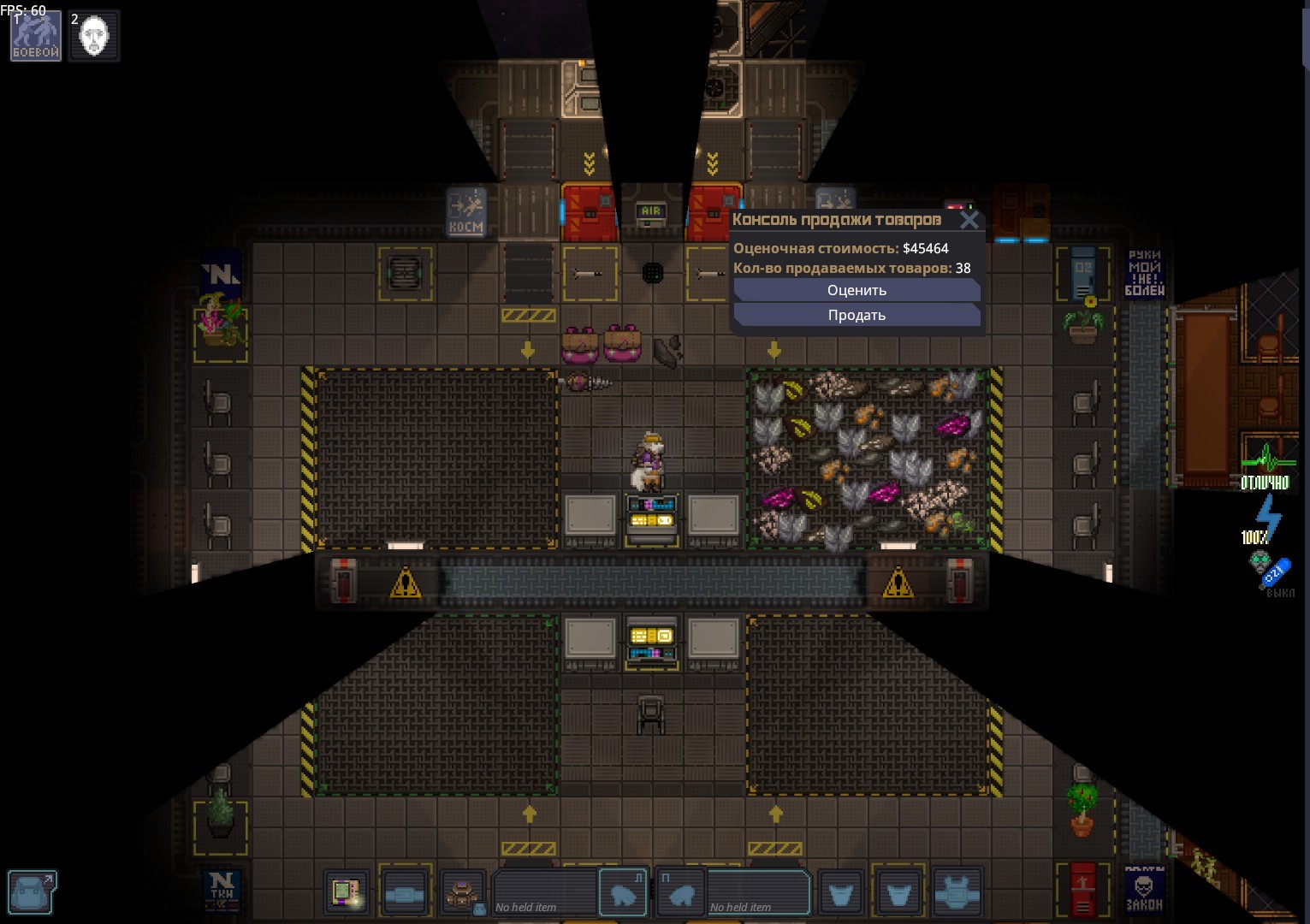Toggle the O2 tank internals icon

1269,571
